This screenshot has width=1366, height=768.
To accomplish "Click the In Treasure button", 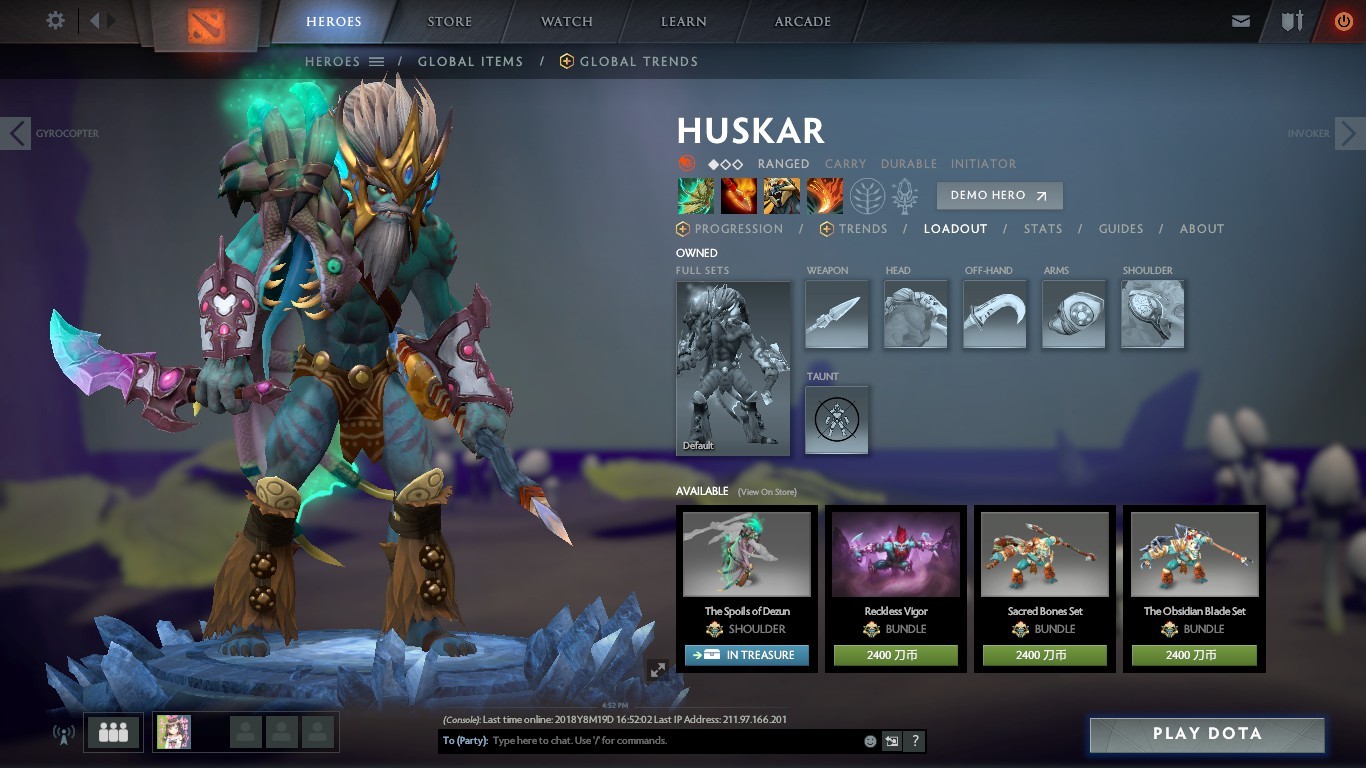I will point(747,655).
